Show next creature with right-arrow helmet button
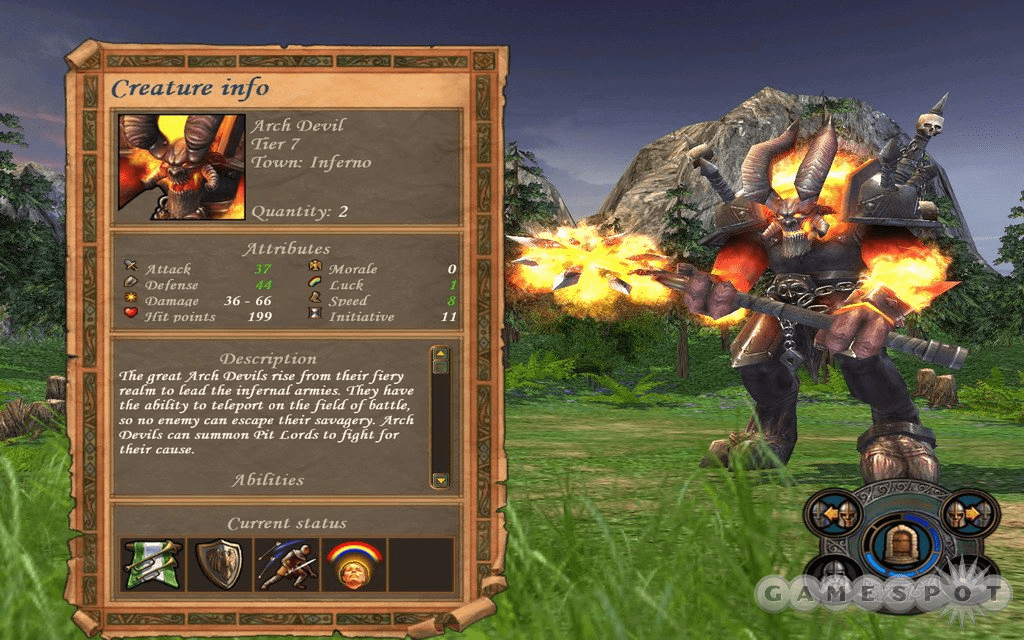This screenshot has width=1024, height=640. click(x=967, y=515)
